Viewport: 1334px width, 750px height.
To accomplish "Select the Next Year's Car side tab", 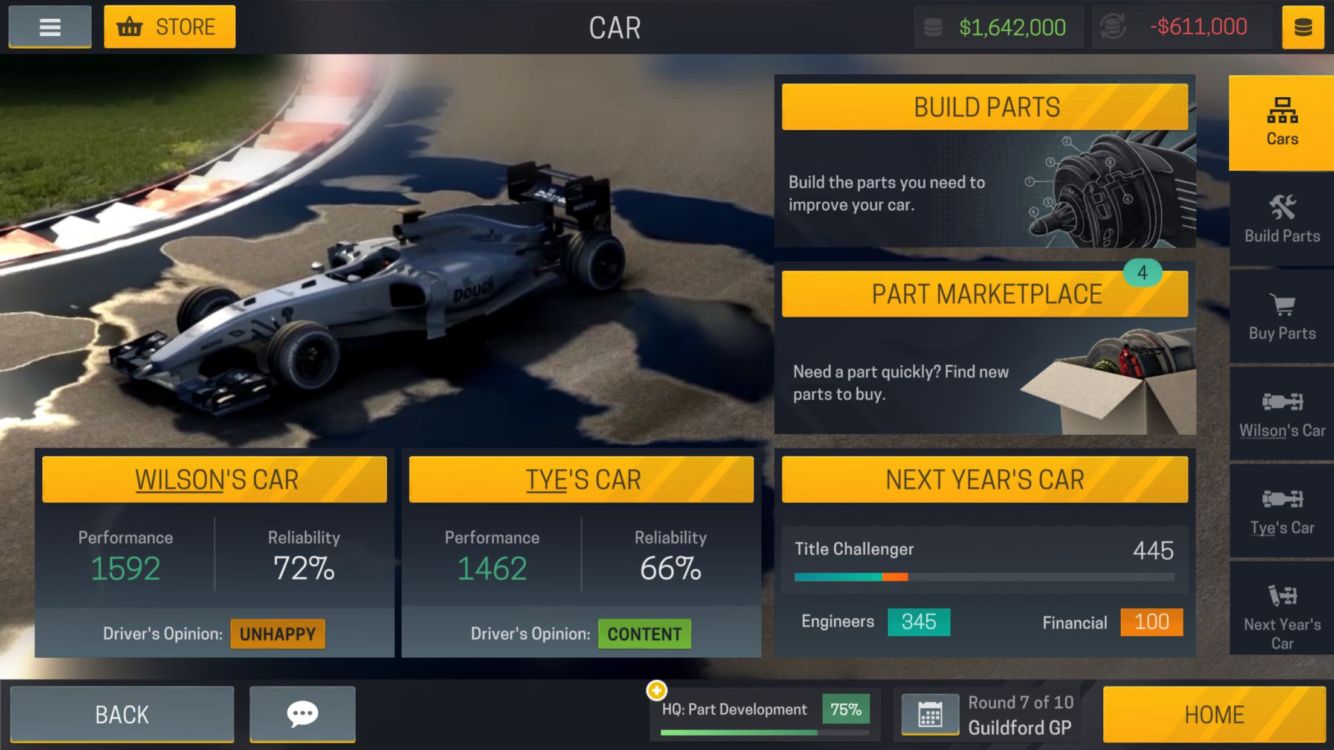I will (x=1281, y=608).
